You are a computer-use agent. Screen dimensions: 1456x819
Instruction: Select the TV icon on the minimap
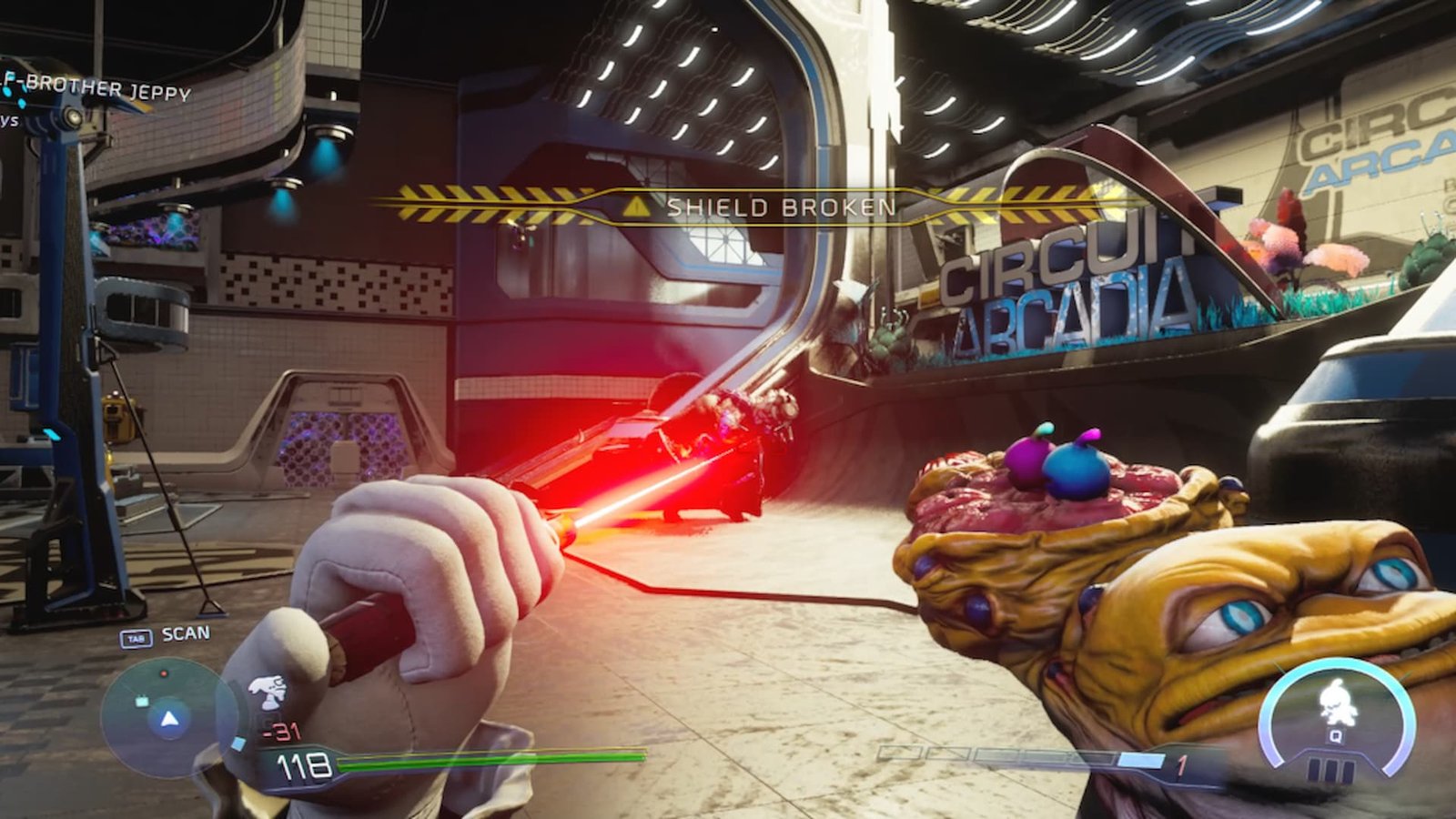click(140, 701)
